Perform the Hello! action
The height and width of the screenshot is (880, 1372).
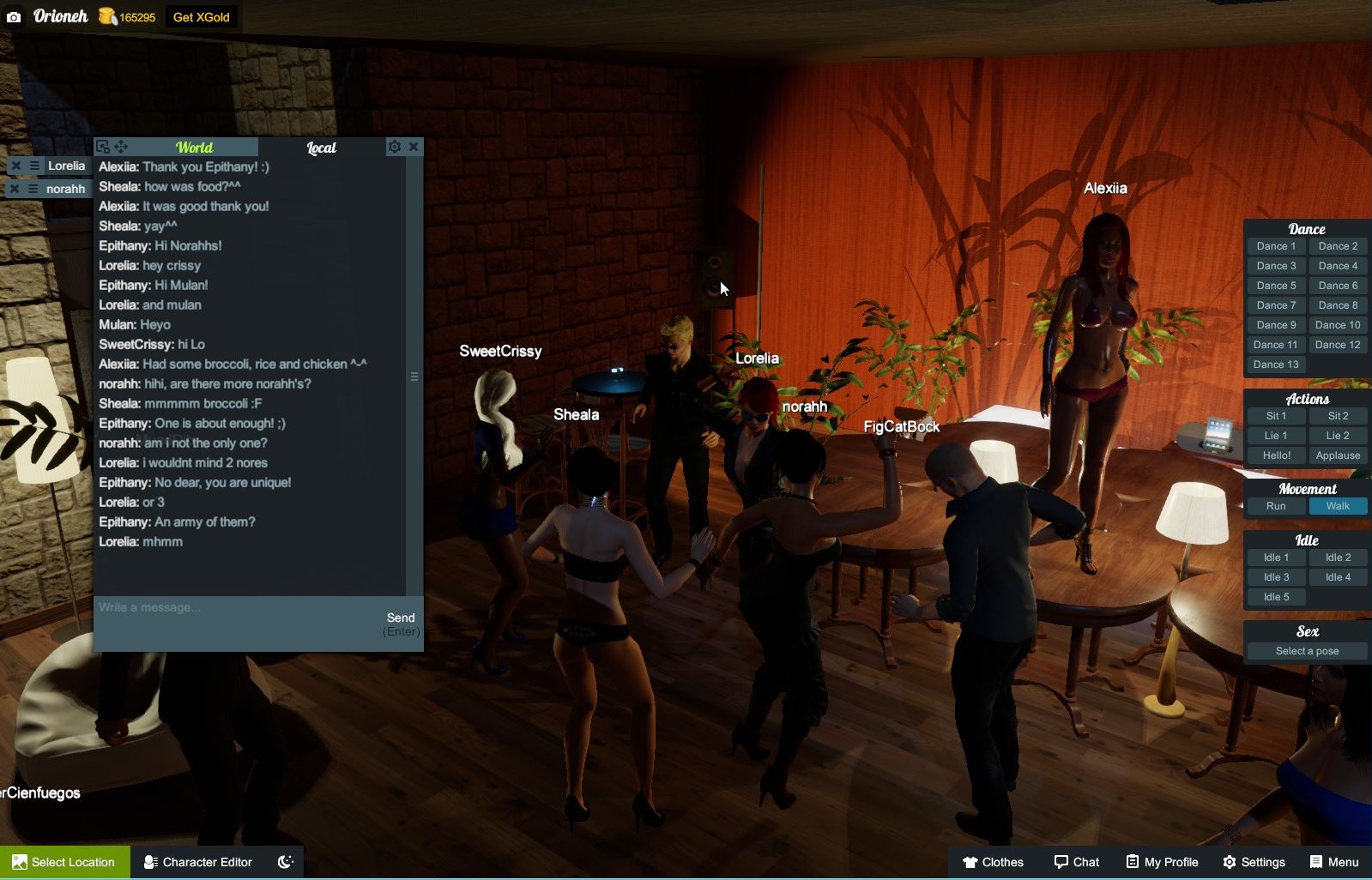coord(1276,455)
